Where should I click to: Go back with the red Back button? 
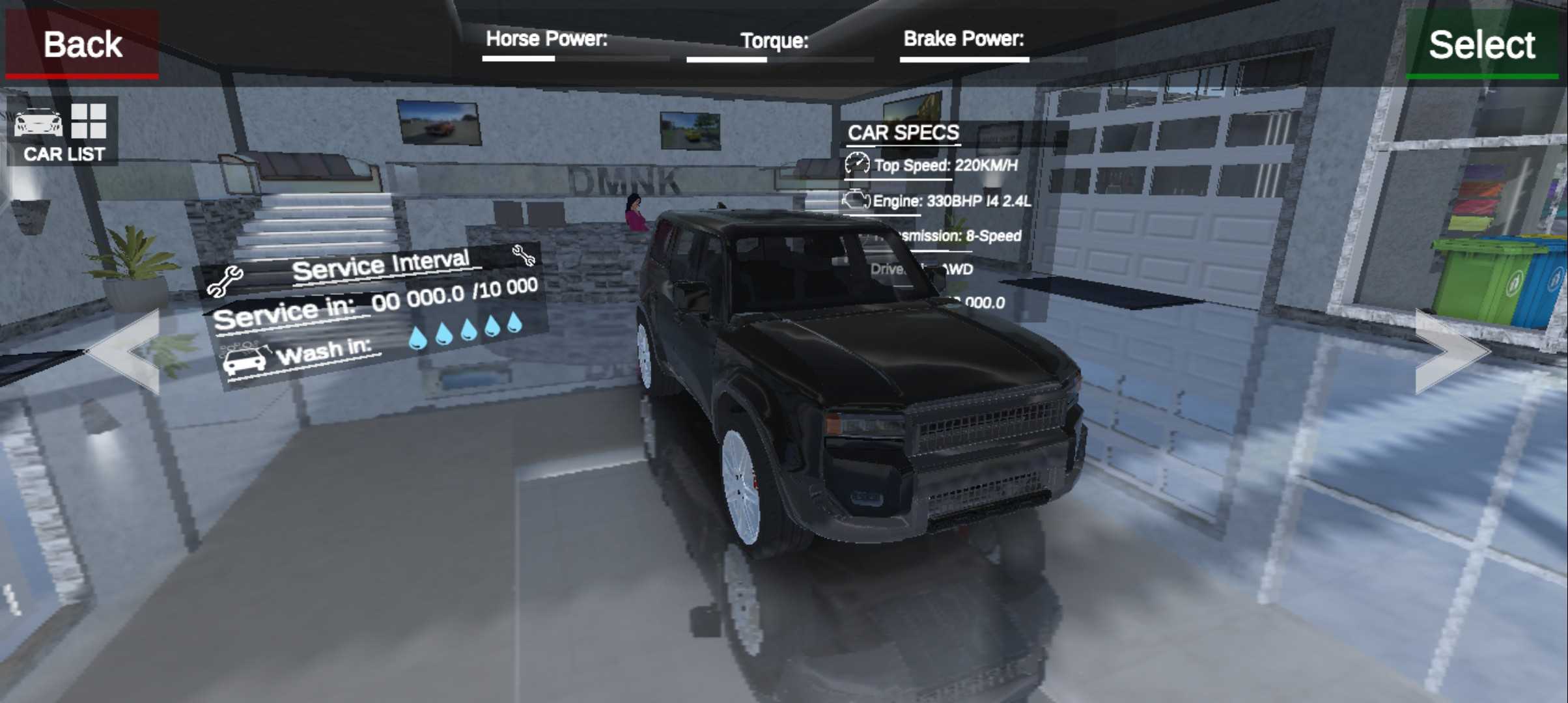pos(82,44)
